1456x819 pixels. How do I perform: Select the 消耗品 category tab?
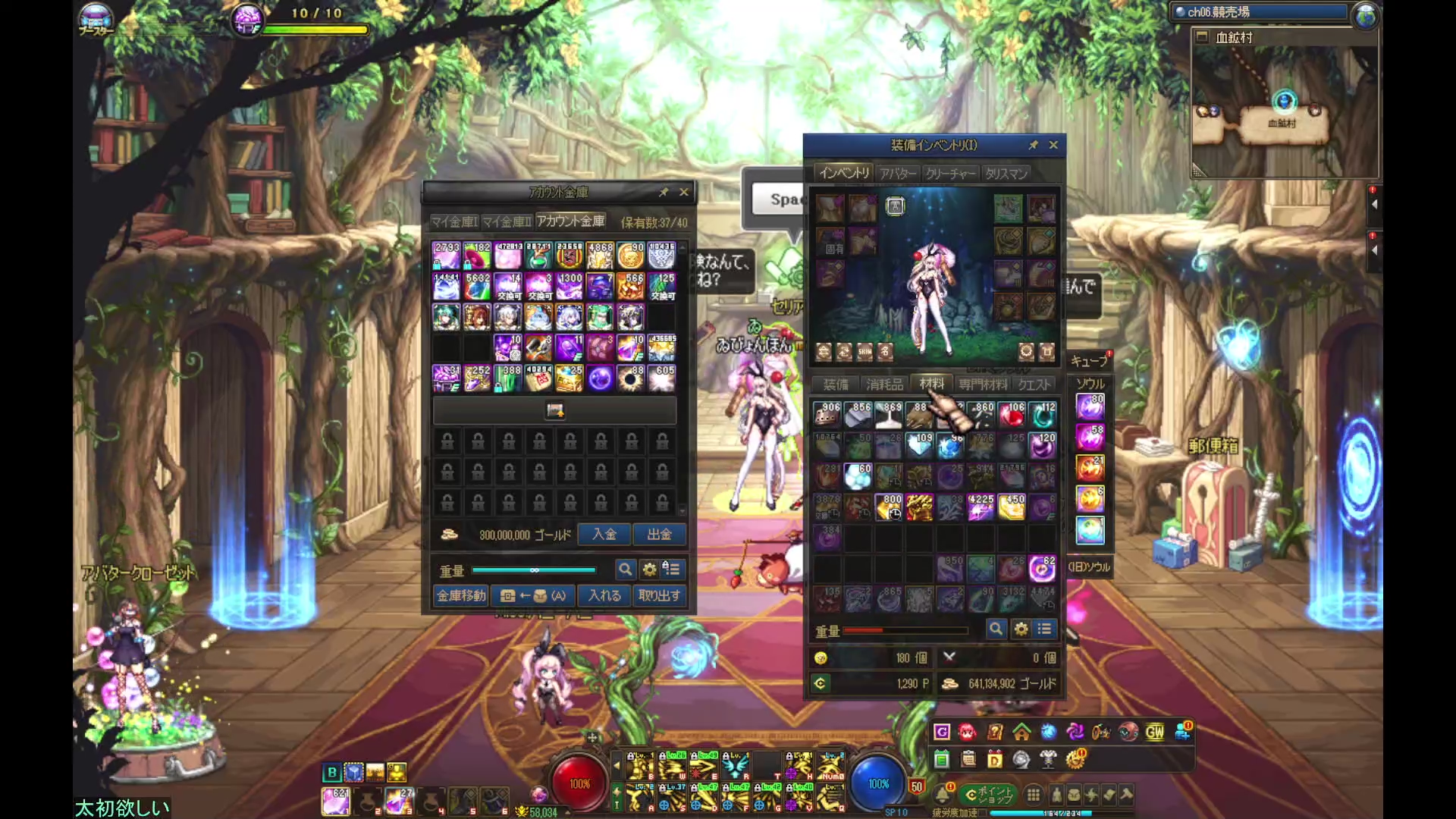point(884,384)
